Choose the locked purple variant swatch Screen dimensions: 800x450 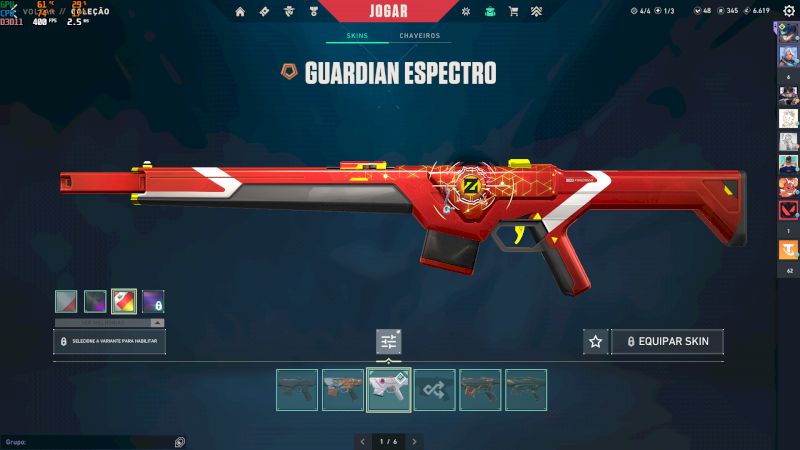[x=153, y=301]
